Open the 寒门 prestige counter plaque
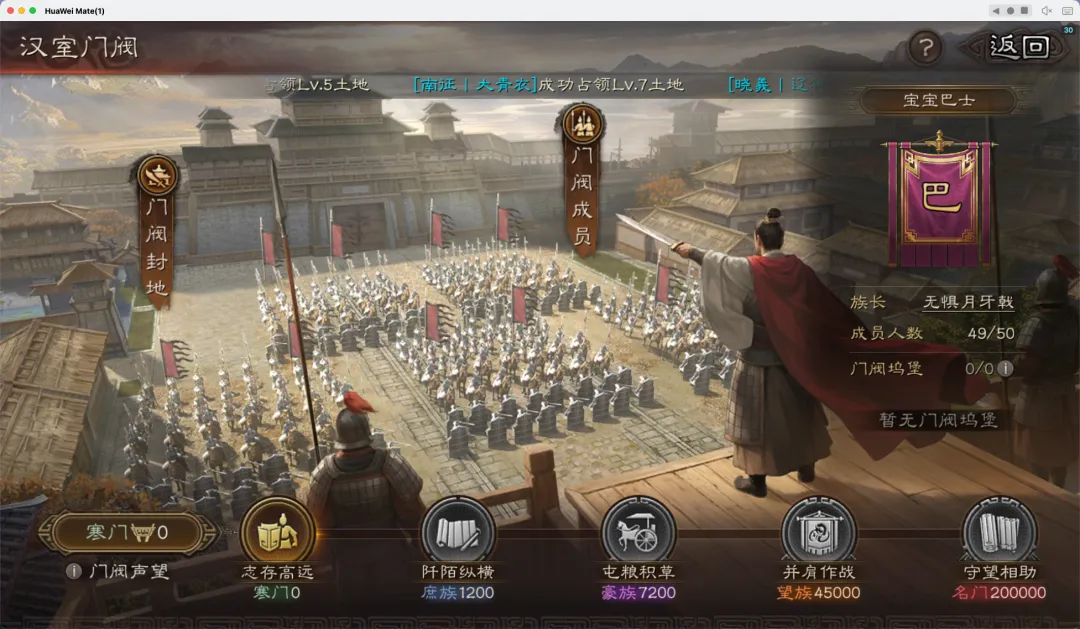Image resolution: width=1080 pixels, height=629 pixels. [x=126, y=533]
